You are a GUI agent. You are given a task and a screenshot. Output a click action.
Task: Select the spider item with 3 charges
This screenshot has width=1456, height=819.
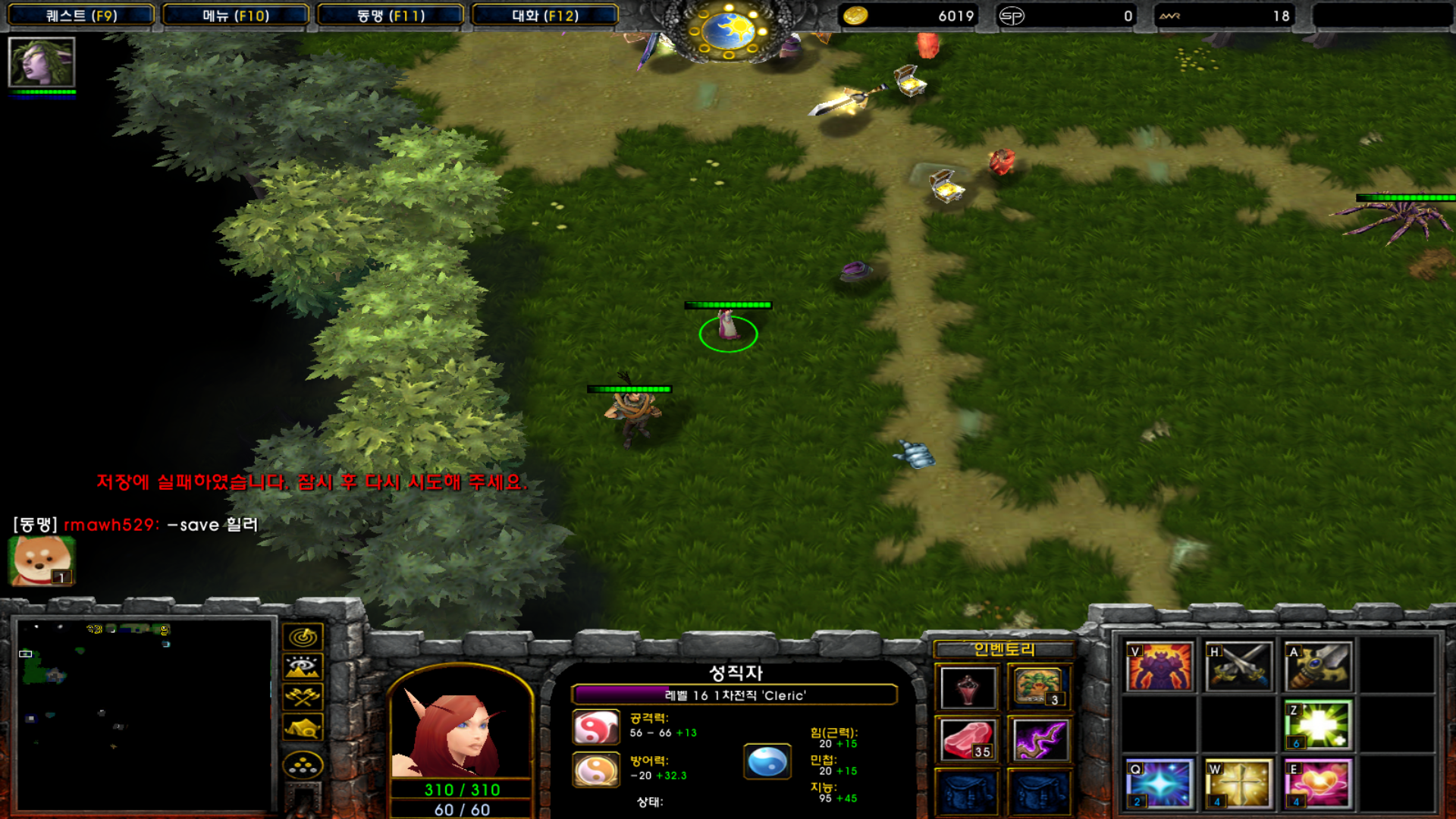(1039, 686)
